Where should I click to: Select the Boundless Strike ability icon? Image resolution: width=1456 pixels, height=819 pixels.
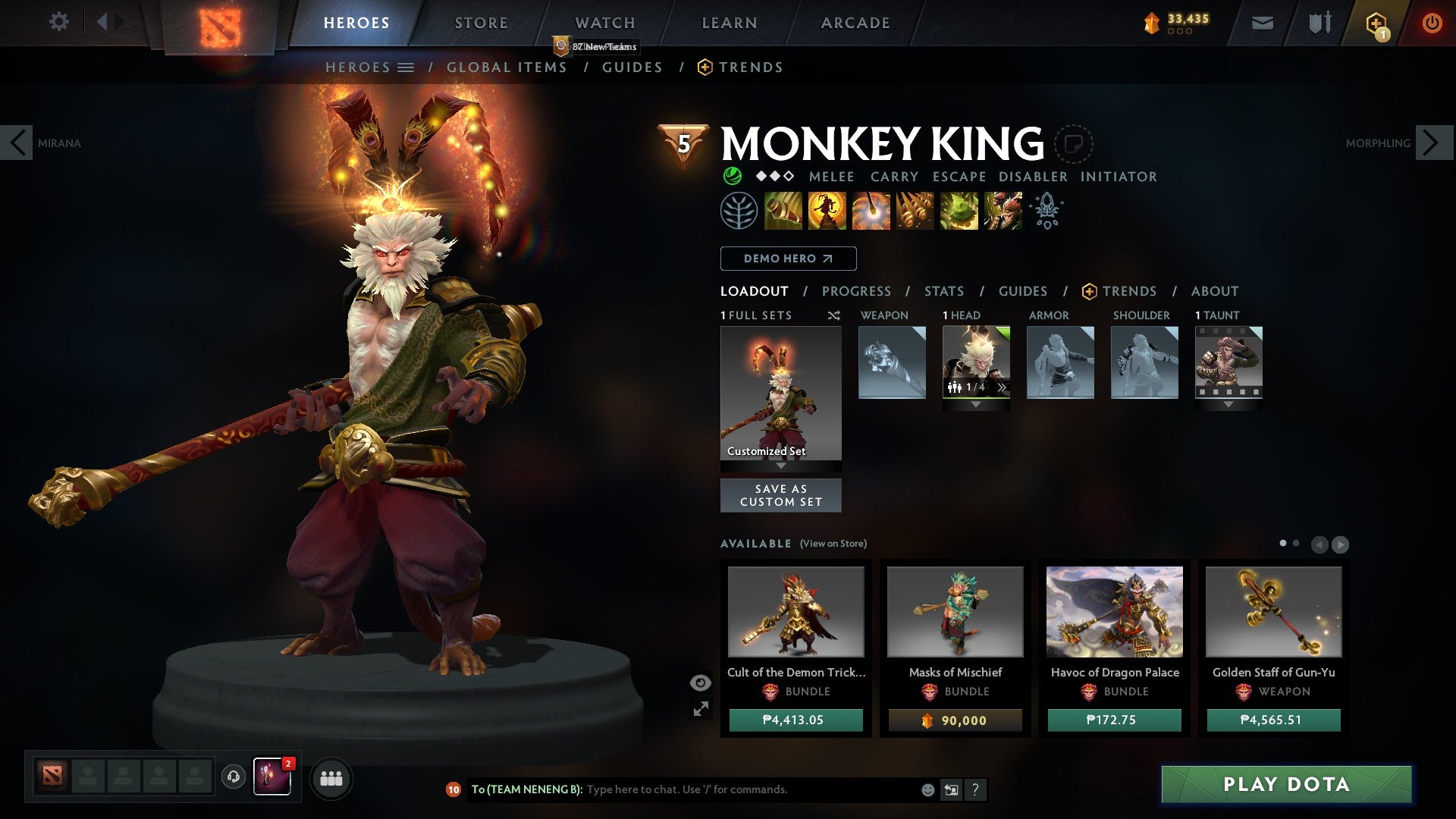783,210
